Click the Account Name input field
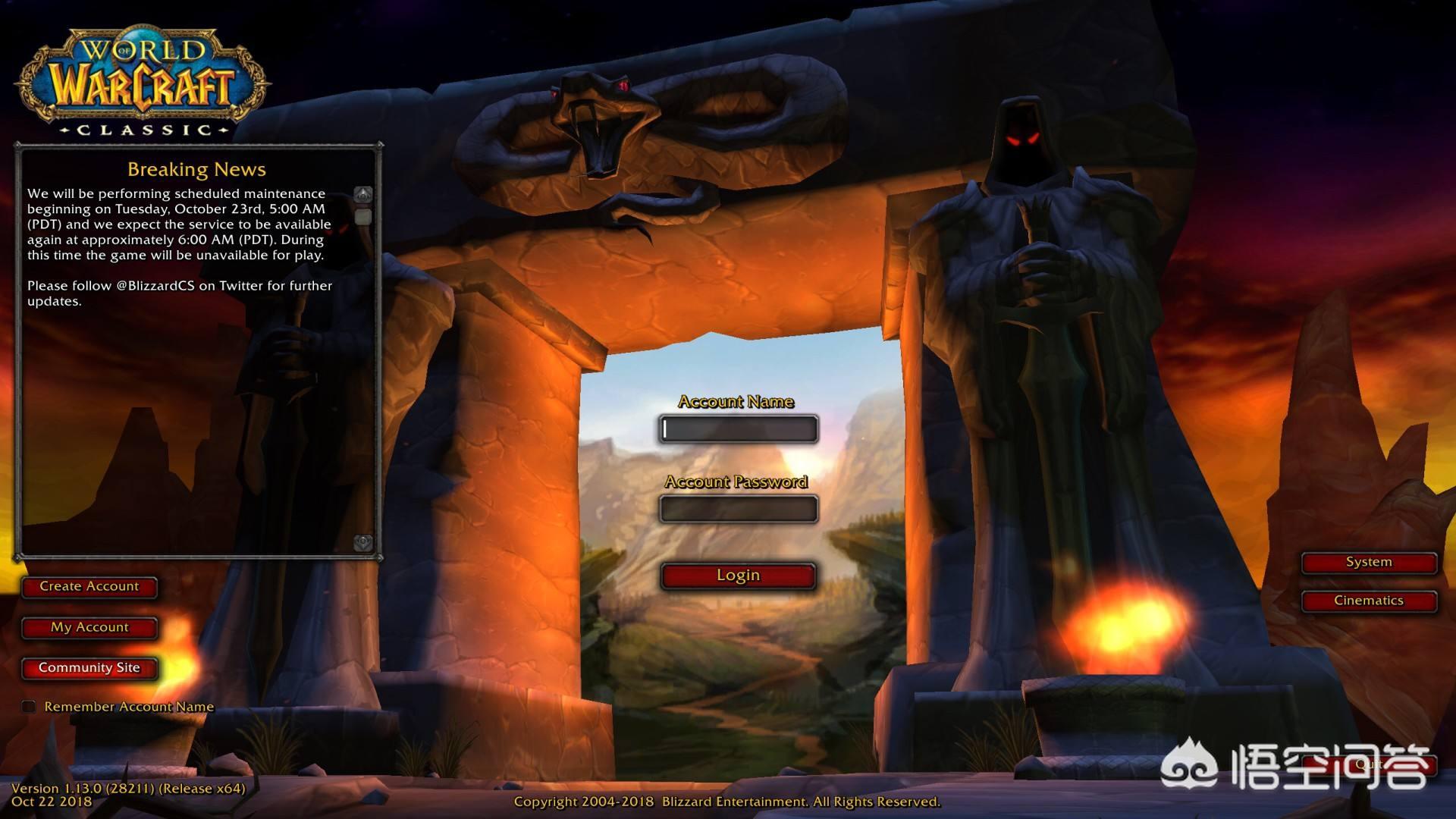The height and width of the screenshot is (819, 1456). [x=739, y=429]
